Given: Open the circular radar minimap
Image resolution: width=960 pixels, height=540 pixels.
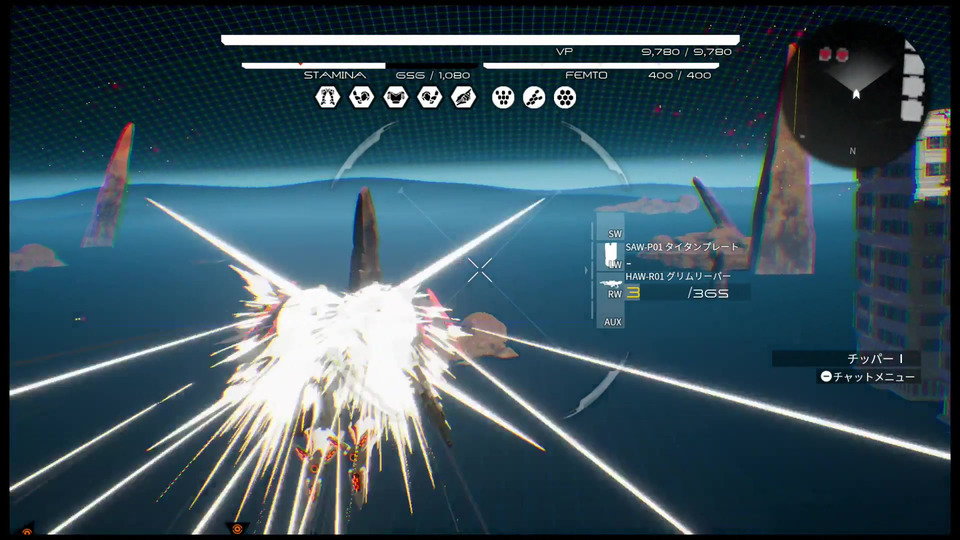Looking at the screenshot, I should pos(856,95).
